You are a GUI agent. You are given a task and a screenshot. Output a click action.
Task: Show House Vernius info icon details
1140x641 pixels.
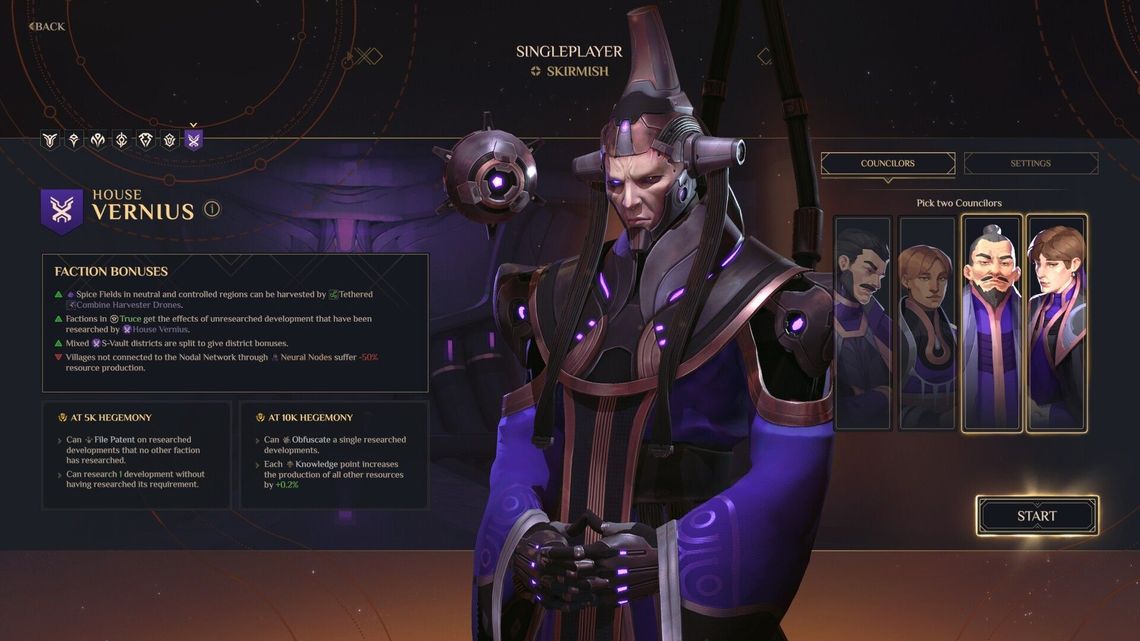tap(212, 209)
